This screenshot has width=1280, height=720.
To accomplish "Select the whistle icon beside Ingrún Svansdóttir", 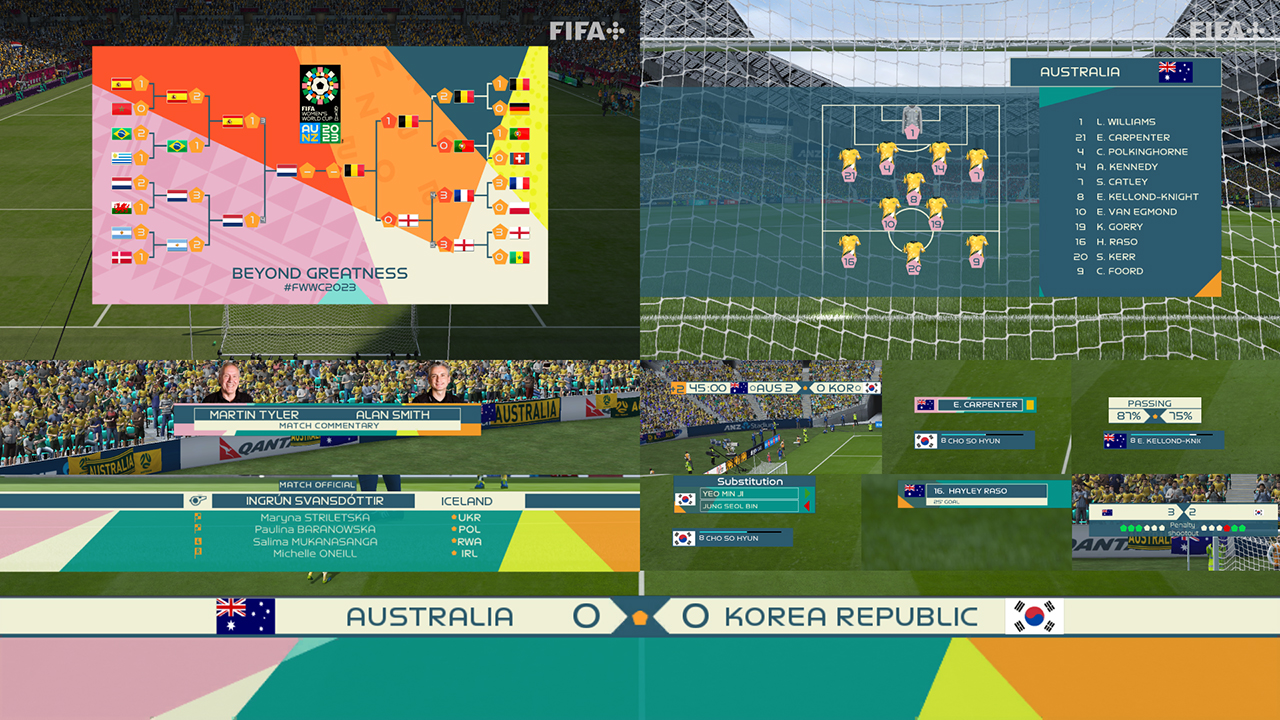I will (x=199, y=498).
